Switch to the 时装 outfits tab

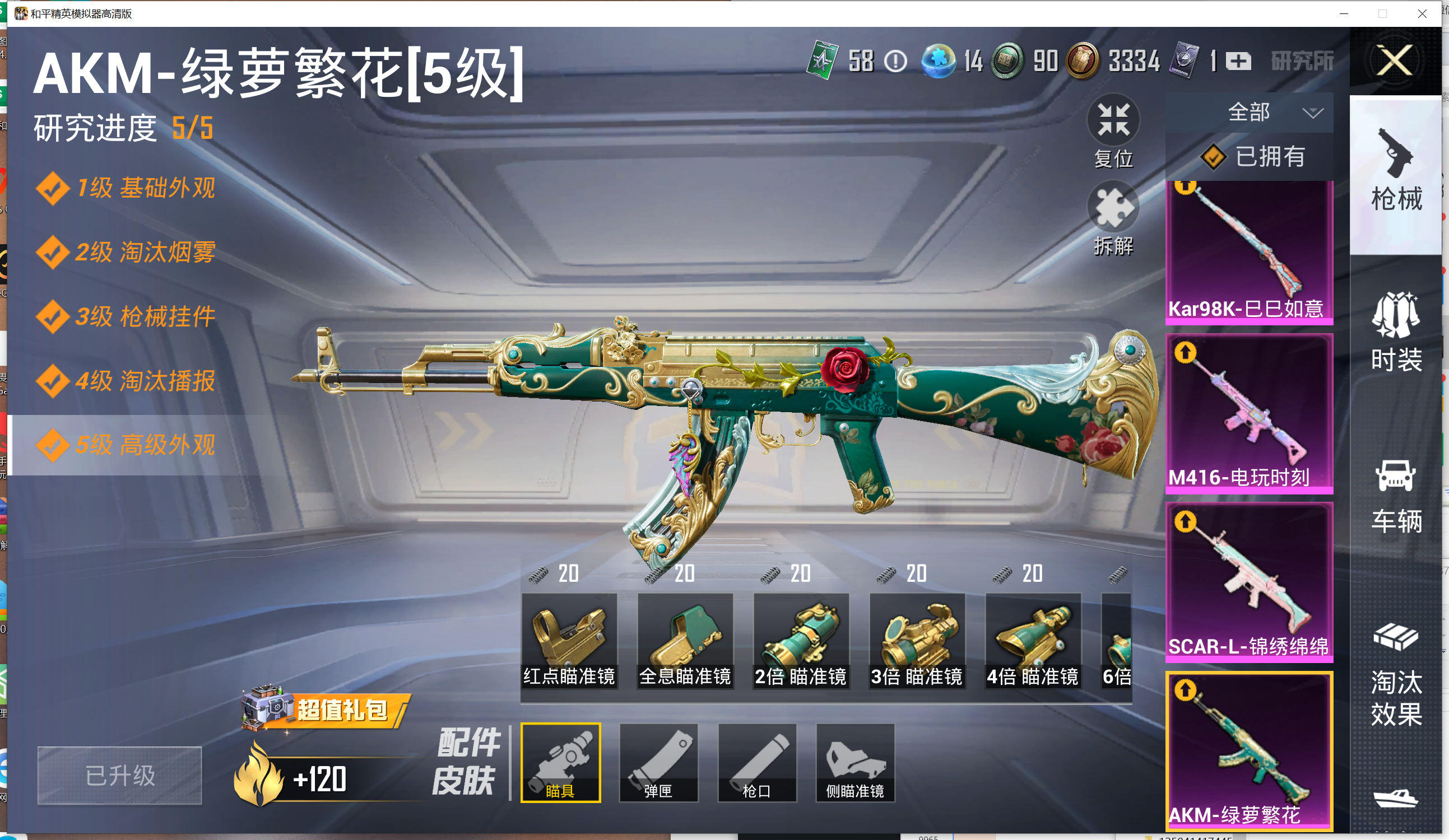coord(1396,332)
